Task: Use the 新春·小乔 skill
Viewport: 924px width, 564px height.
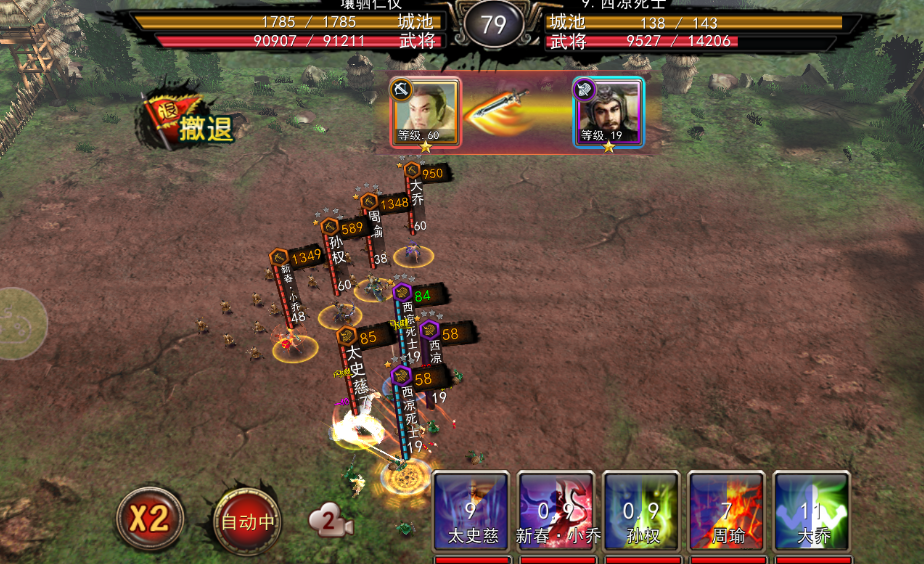Action: click(x=556, y=511)
